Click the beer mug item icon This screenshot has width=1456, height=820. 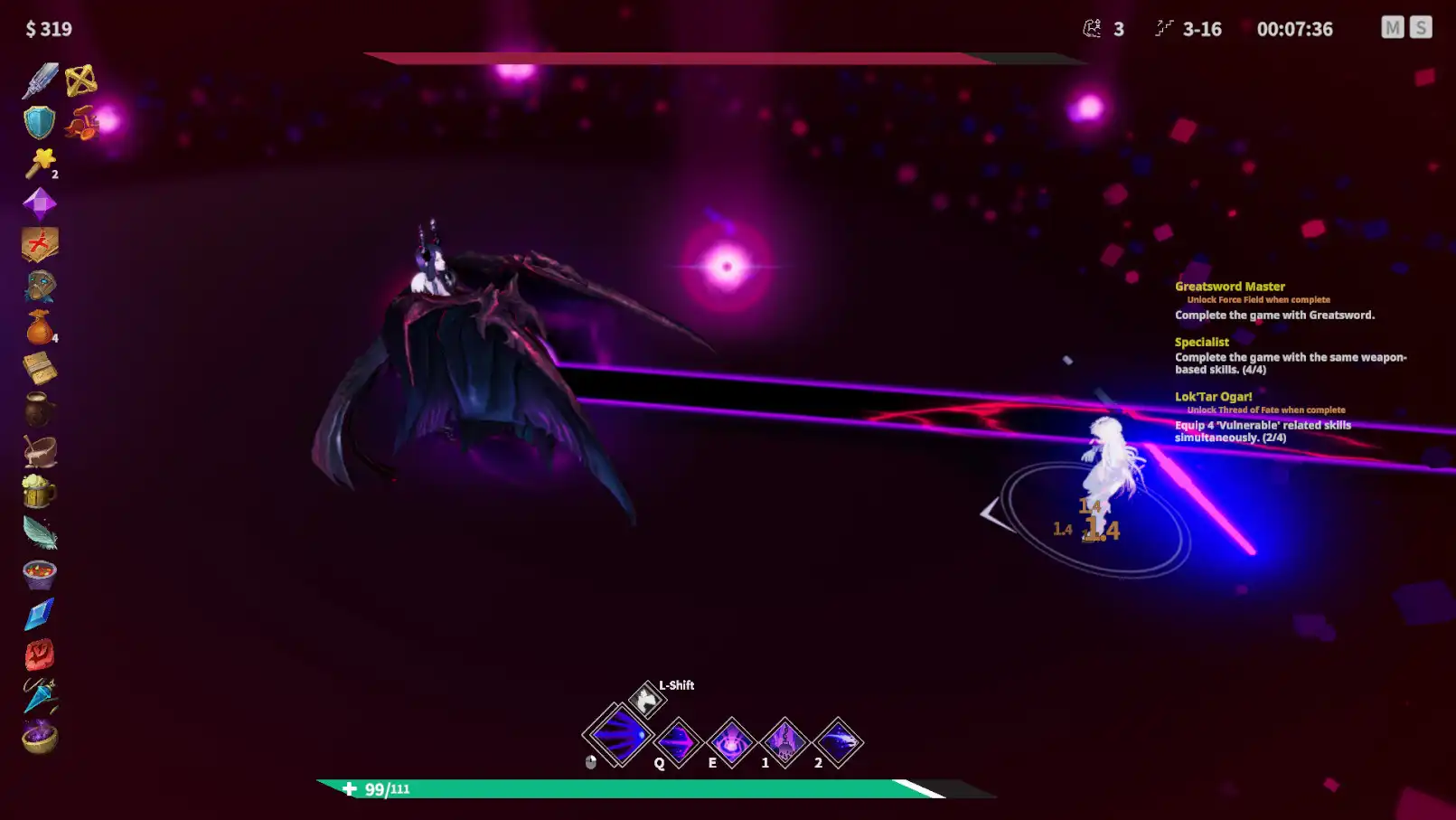[x=38, y=491]
